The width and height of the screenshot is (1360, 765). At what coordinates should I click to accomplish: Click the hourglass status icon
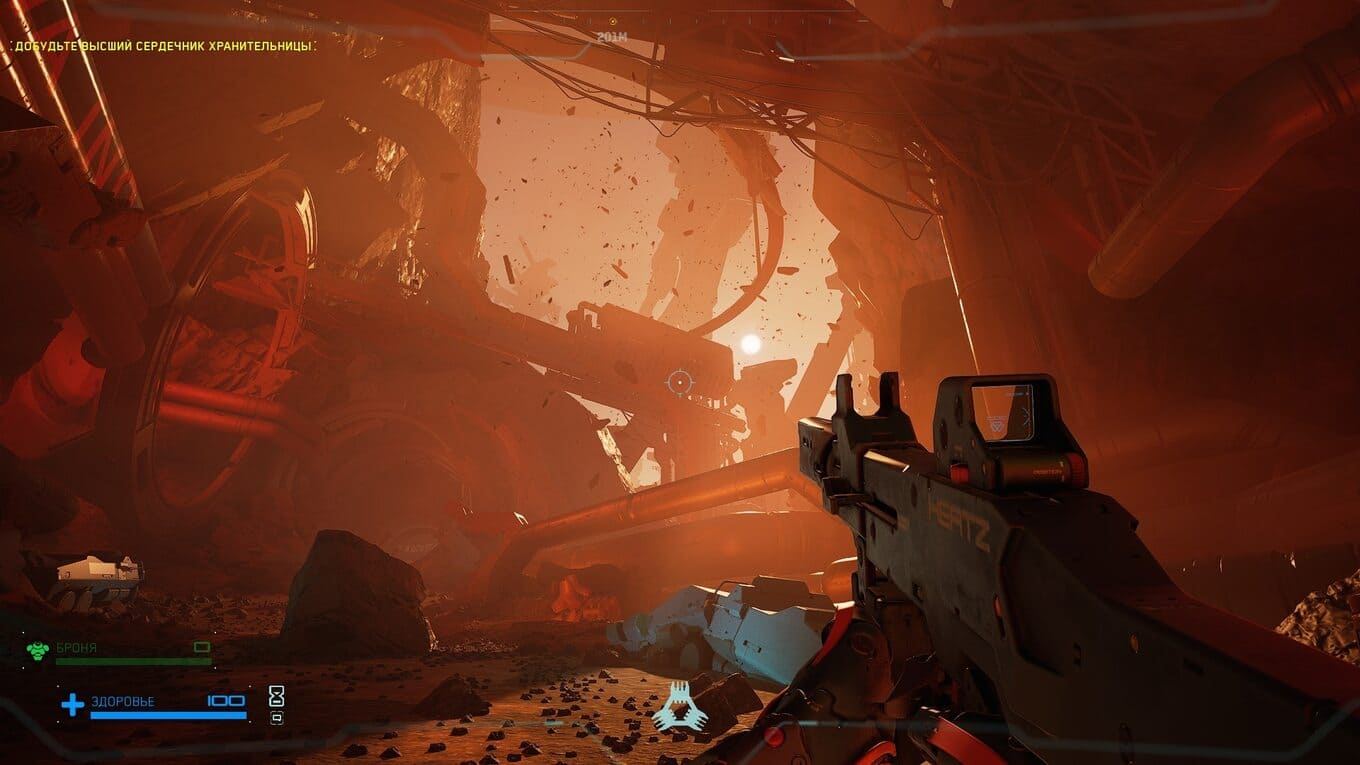[277, 694]
